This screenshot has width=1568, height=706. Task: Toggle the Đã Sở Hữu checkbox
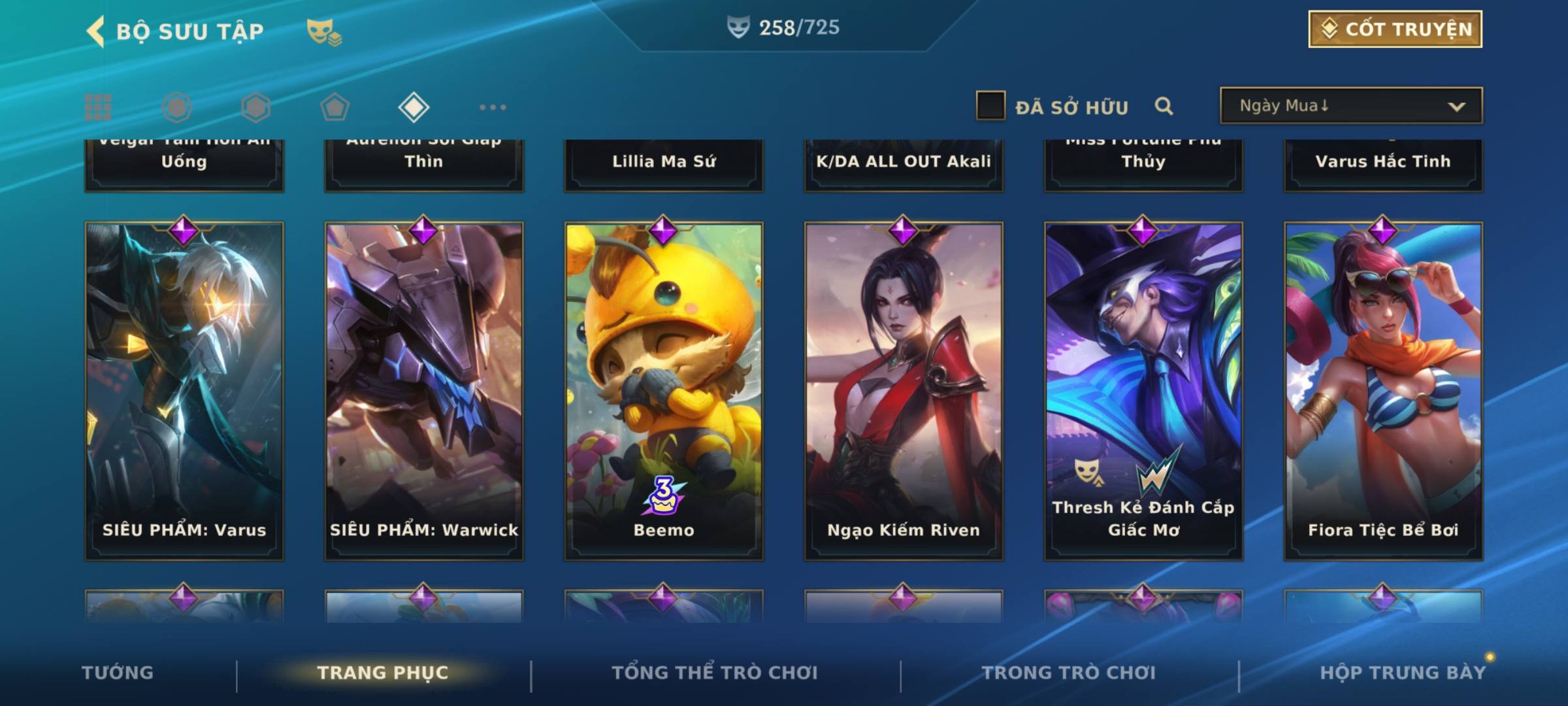coord(990,106)
